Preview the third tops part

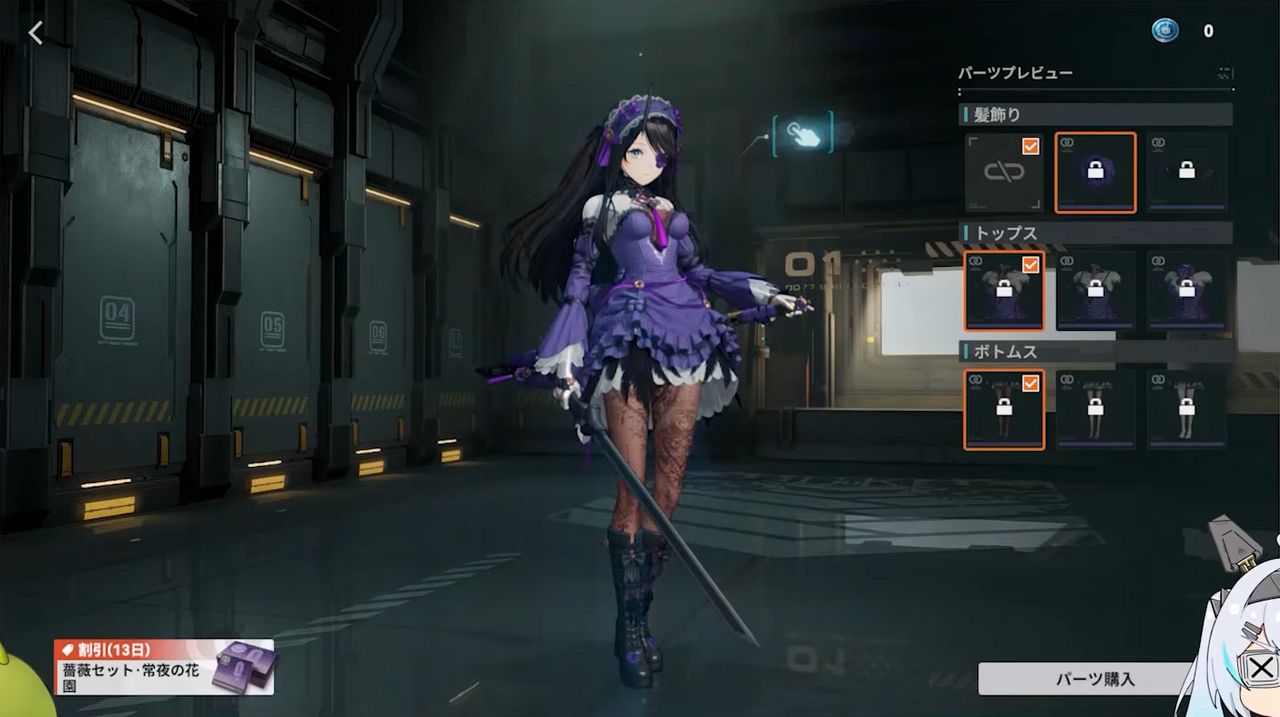[x=1187, y=291]
